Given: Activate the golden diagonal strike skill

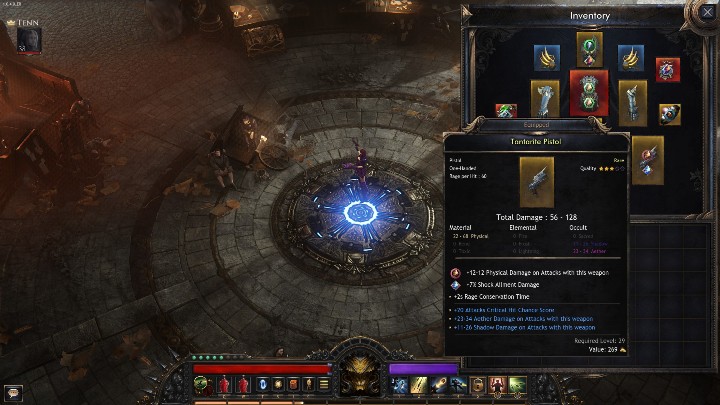Looking at the screenshot, I should 418,385.
